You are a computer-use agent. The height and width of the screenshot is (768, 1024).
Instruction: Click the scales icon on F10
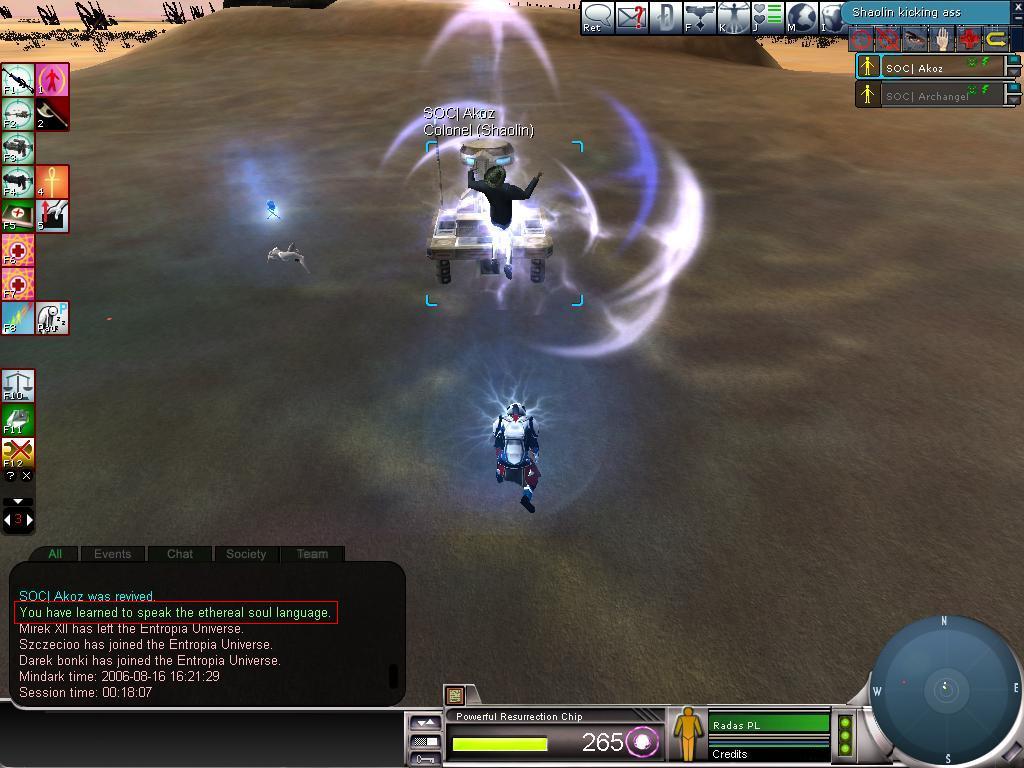click(17, 385)
